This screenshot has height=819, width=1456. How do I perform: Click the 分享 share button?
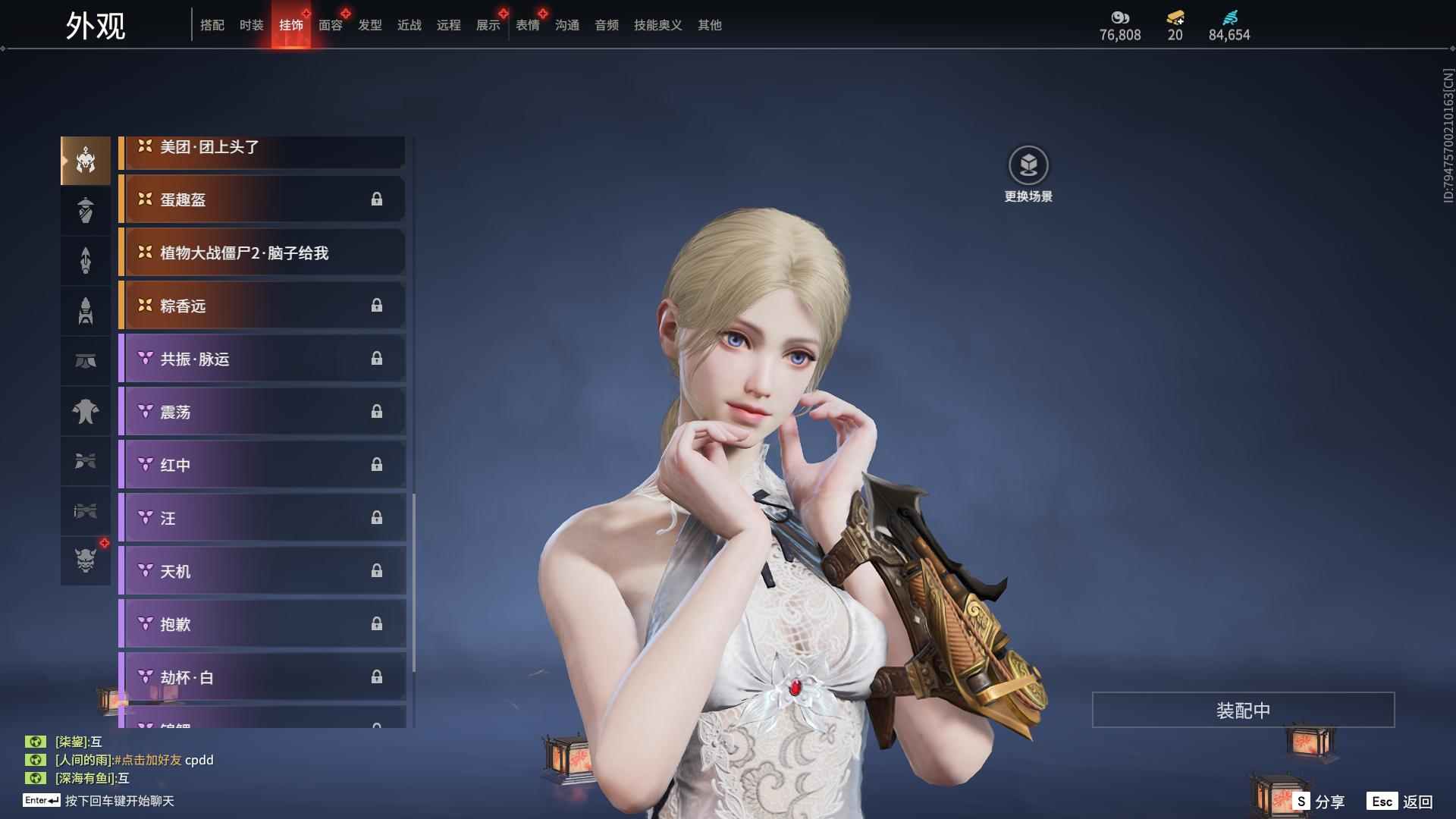[1319, 802]
